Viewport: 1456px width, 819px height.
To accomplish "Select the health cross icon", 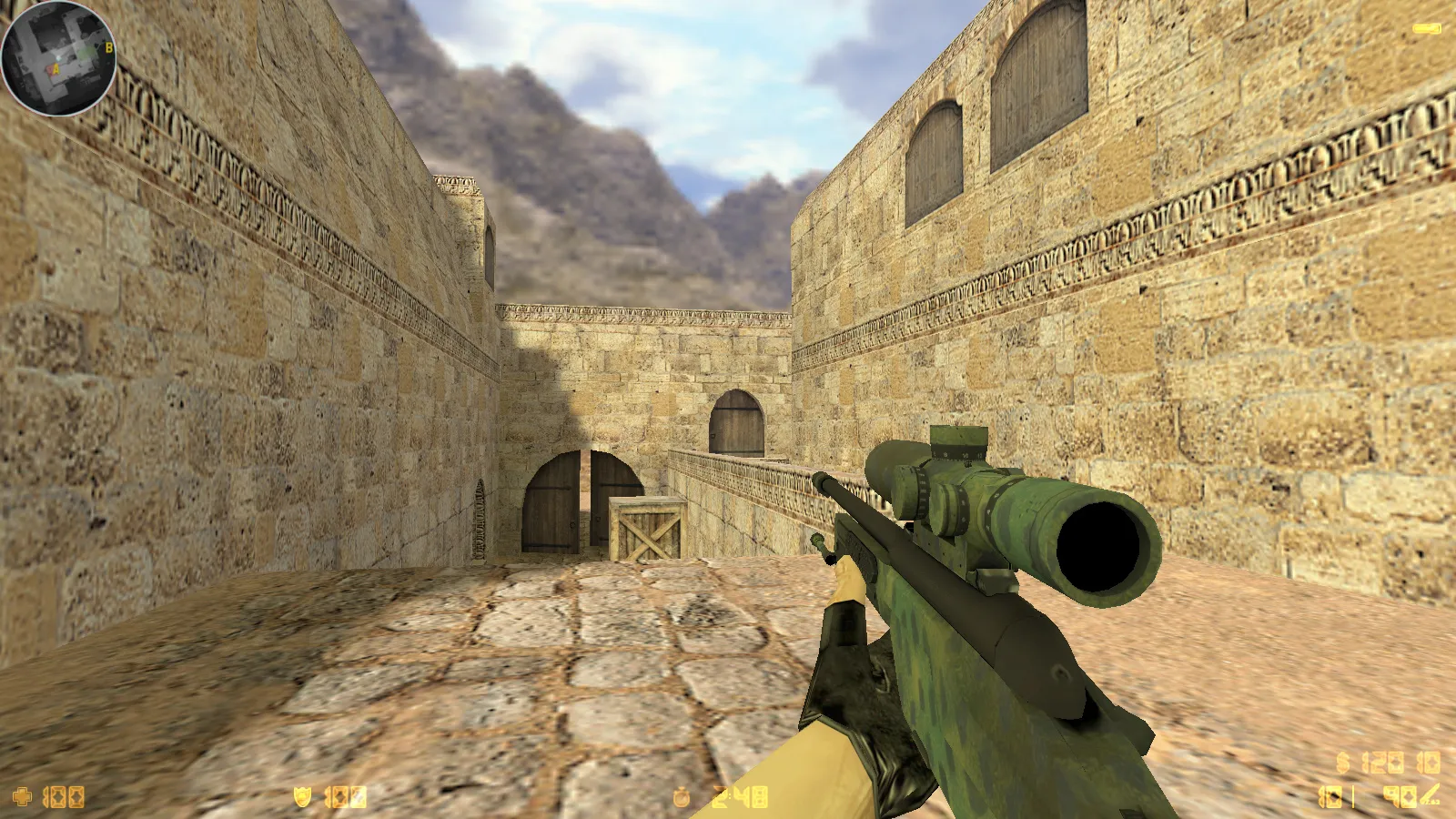I will pyautogui.click(x=22, y=797).
